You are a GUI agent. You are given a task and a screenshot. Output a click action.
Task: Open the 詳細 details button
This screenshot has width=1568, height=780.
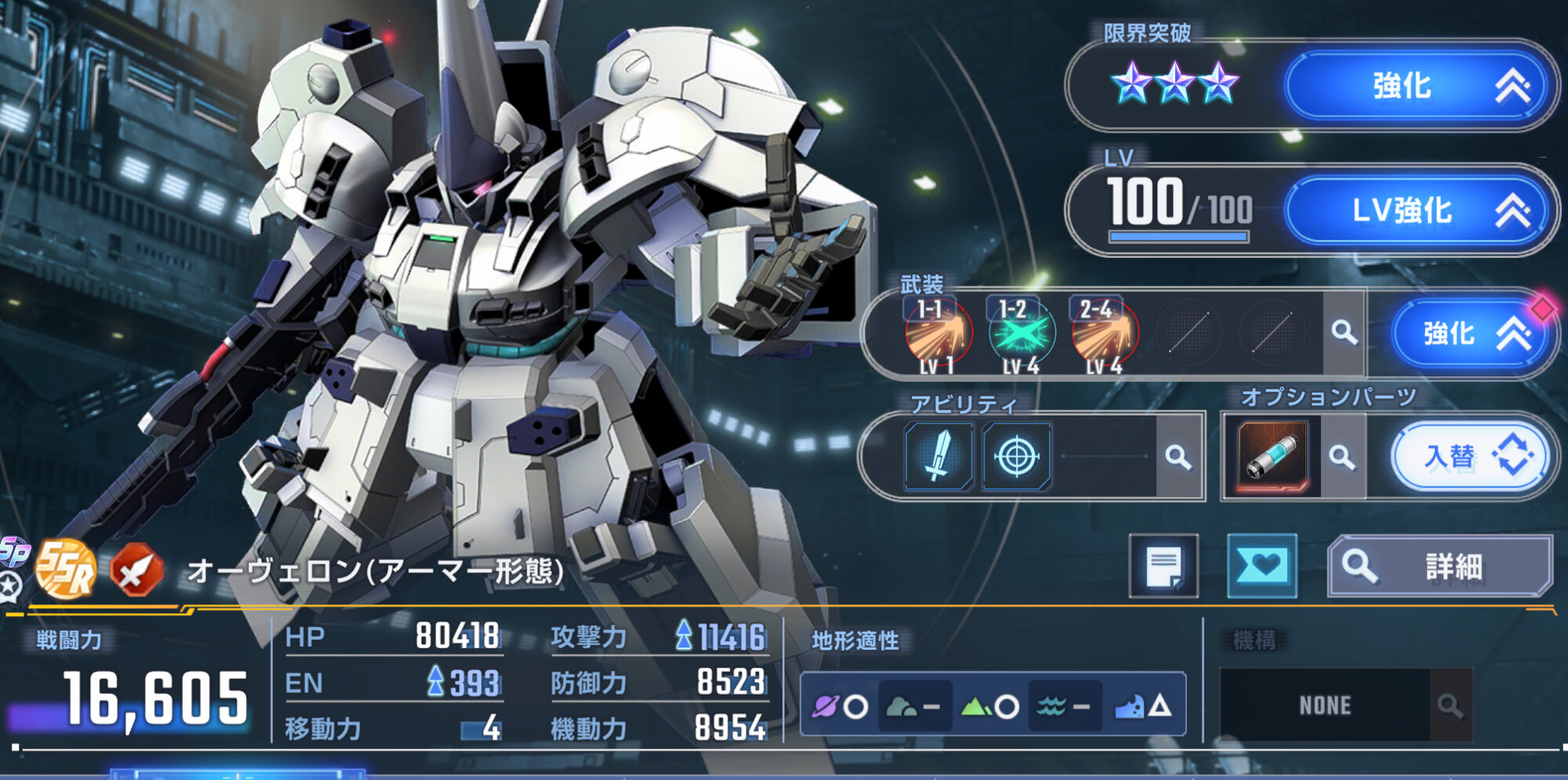point(1439,566)
